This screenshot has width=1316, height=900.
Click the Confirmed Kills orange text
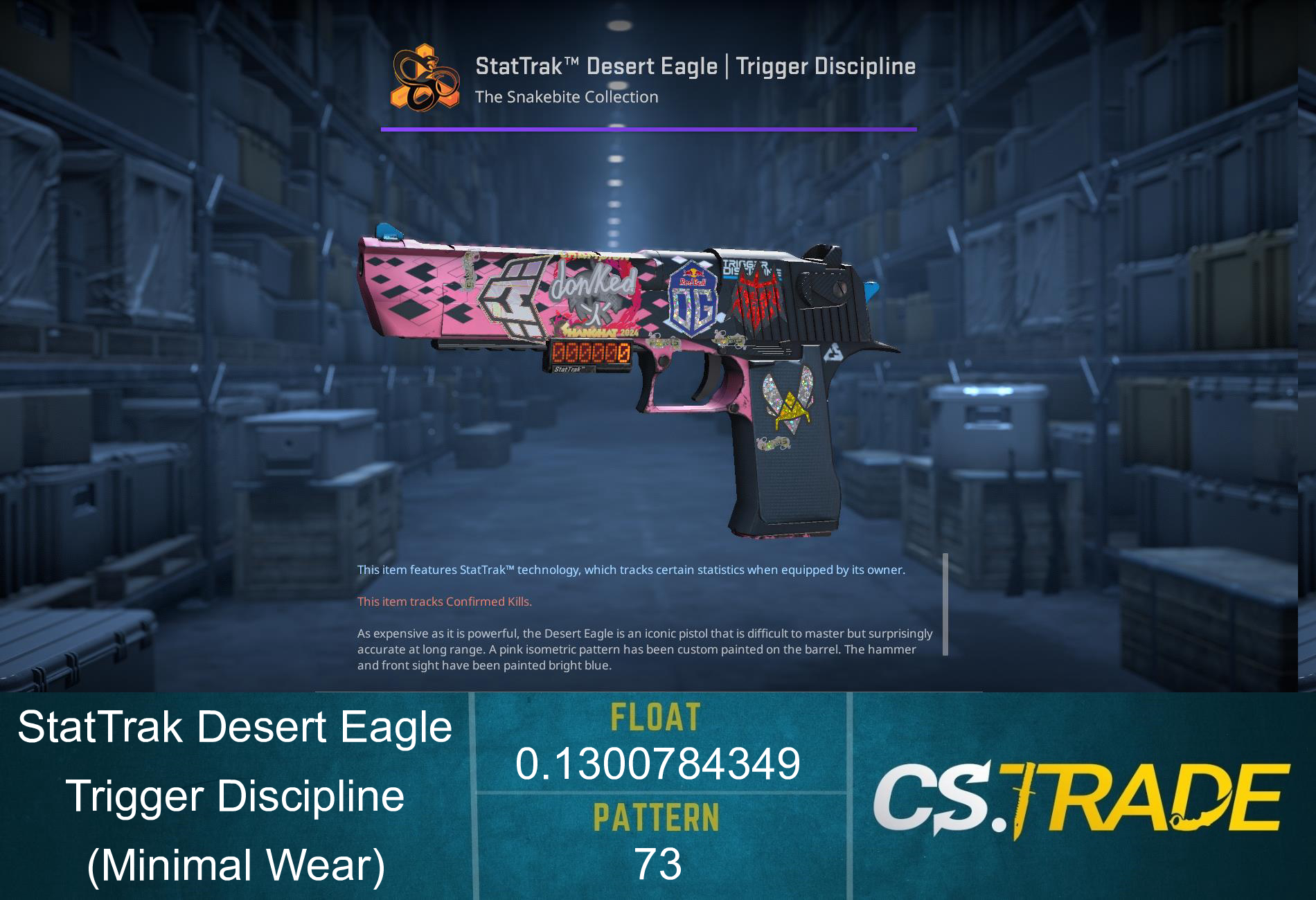pos(443,602)
